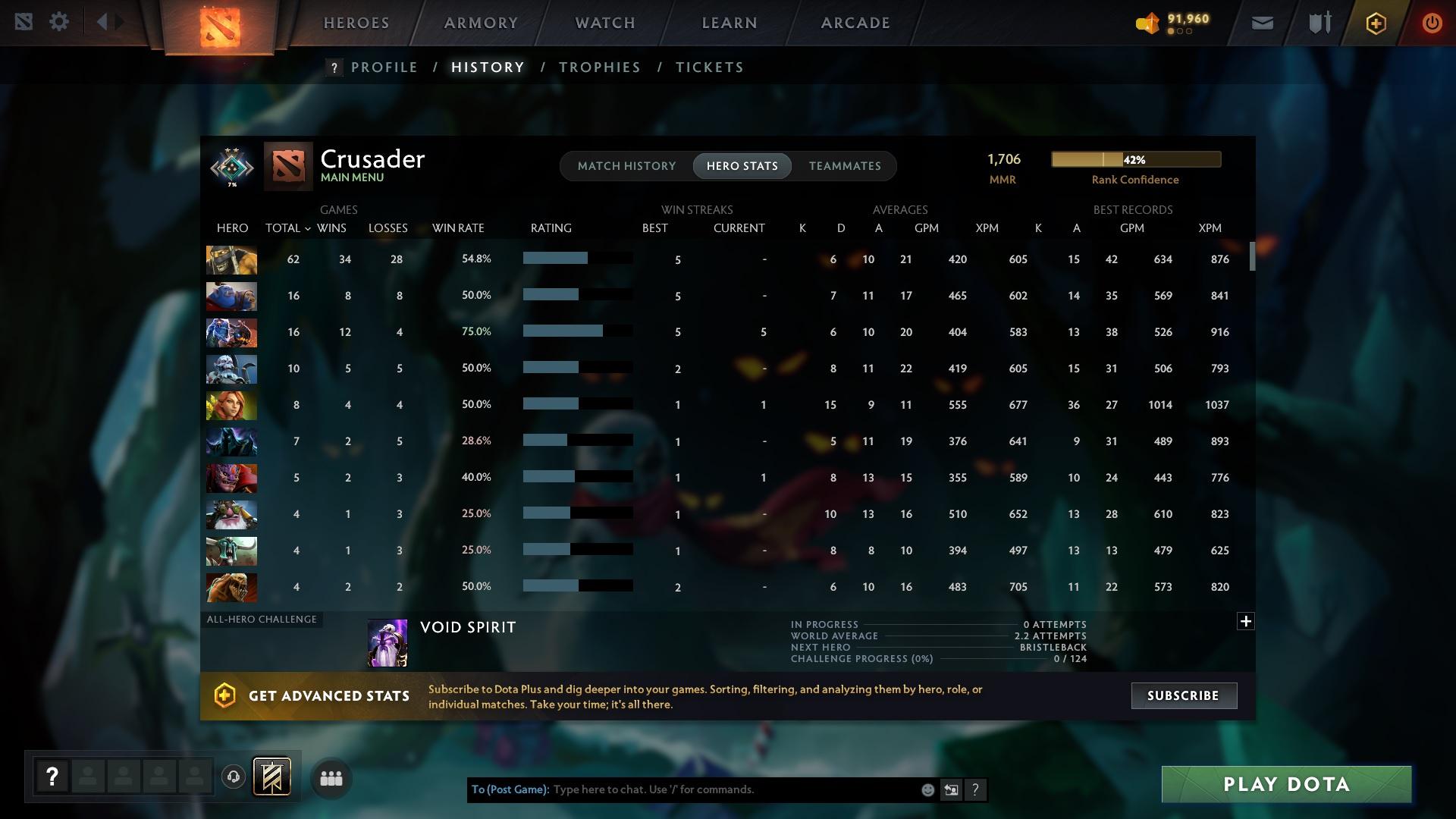Image resolution: width=1456 pixels, height=819 pixels.
Task: Switch to the TEAMMATES view
Action: pos(845,165)
